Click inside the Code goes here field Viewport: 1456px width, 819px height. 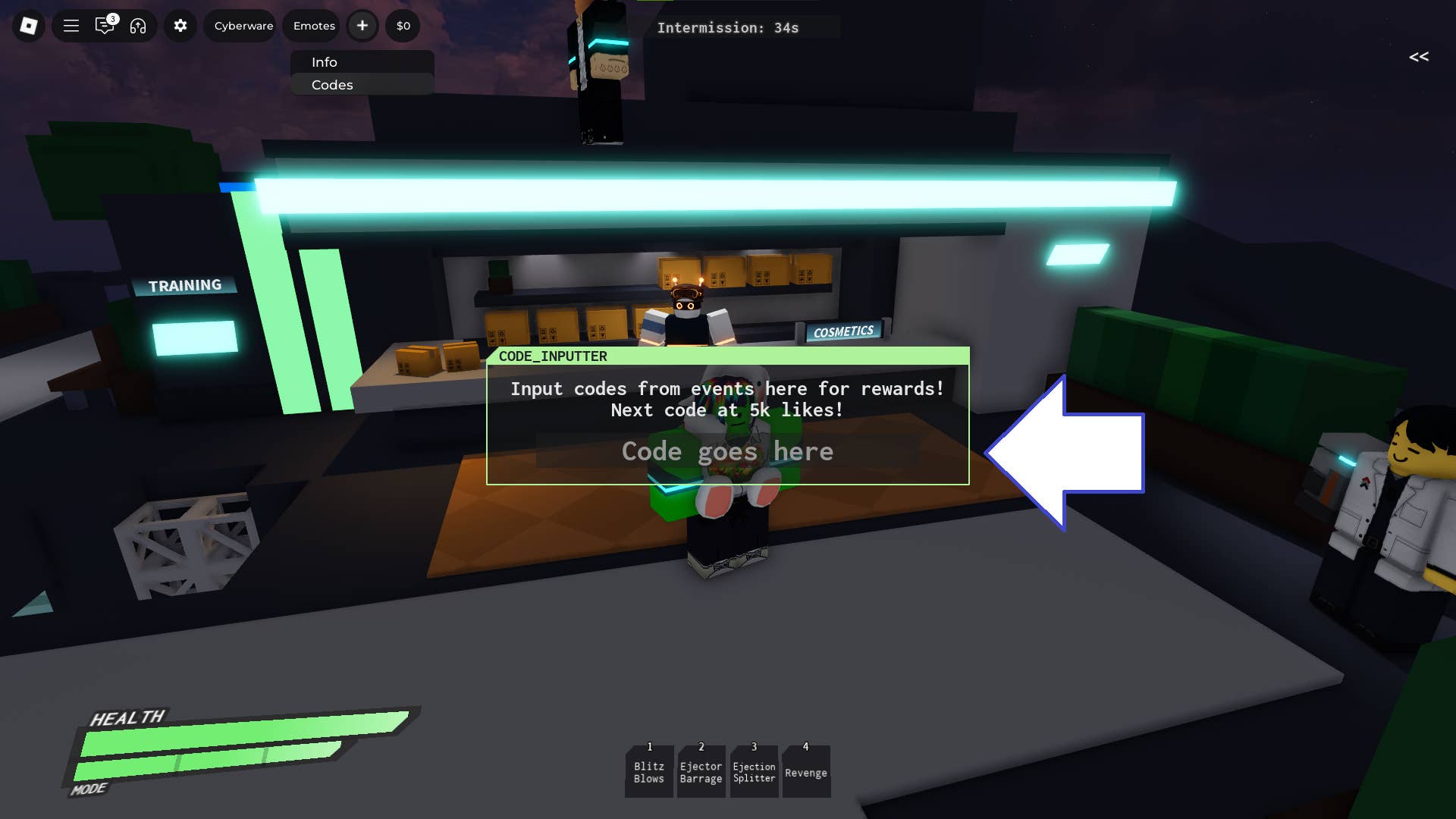tap(726, 451)
